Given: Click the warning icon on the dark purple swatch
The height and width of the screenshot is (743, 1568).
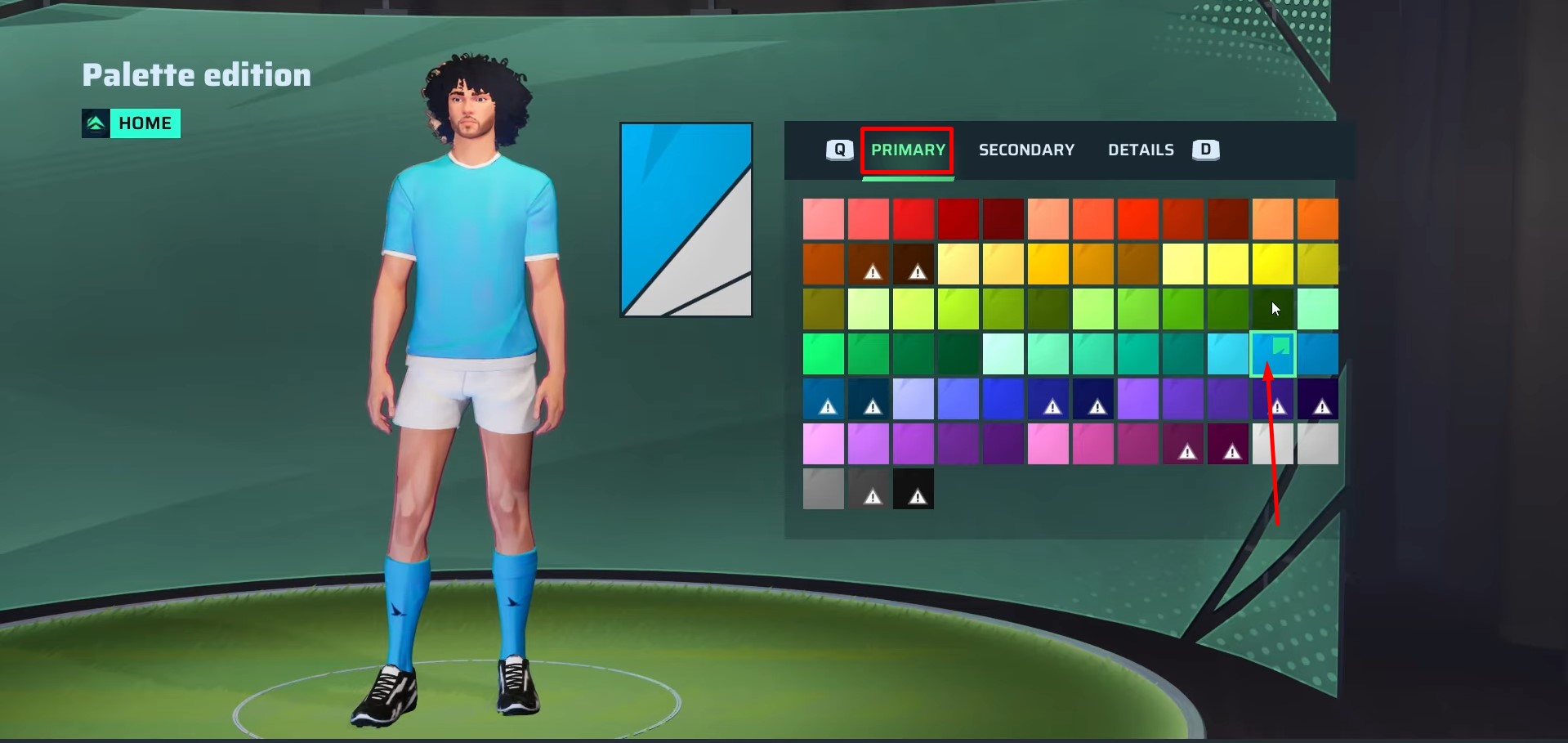Looking at the screenshot, I should point(1320,405).
